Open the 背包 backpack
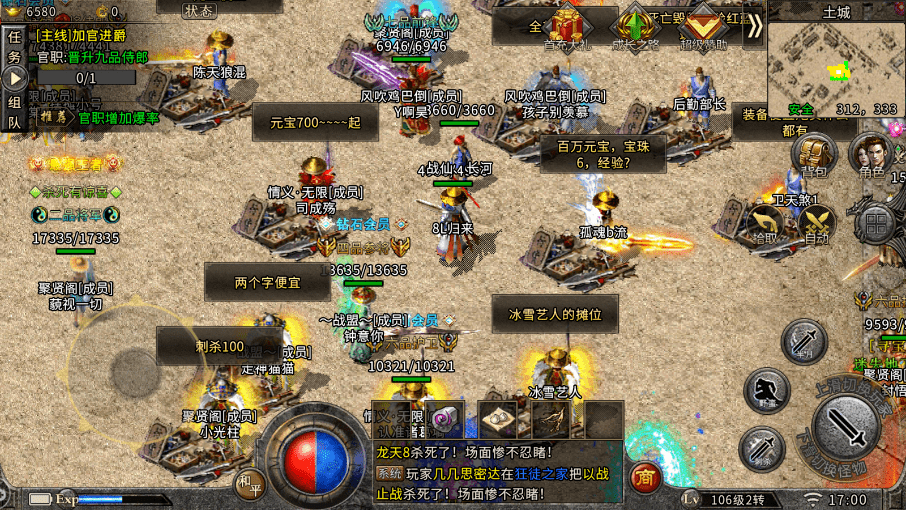 [817, 155]
